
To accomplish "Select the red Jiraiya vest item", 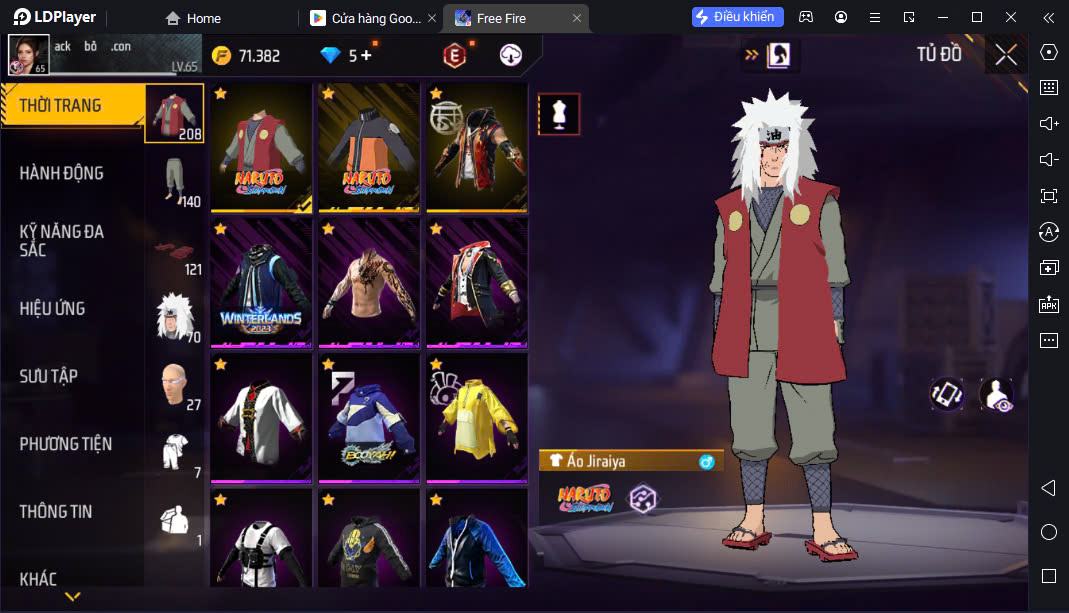I will (261, 147).
